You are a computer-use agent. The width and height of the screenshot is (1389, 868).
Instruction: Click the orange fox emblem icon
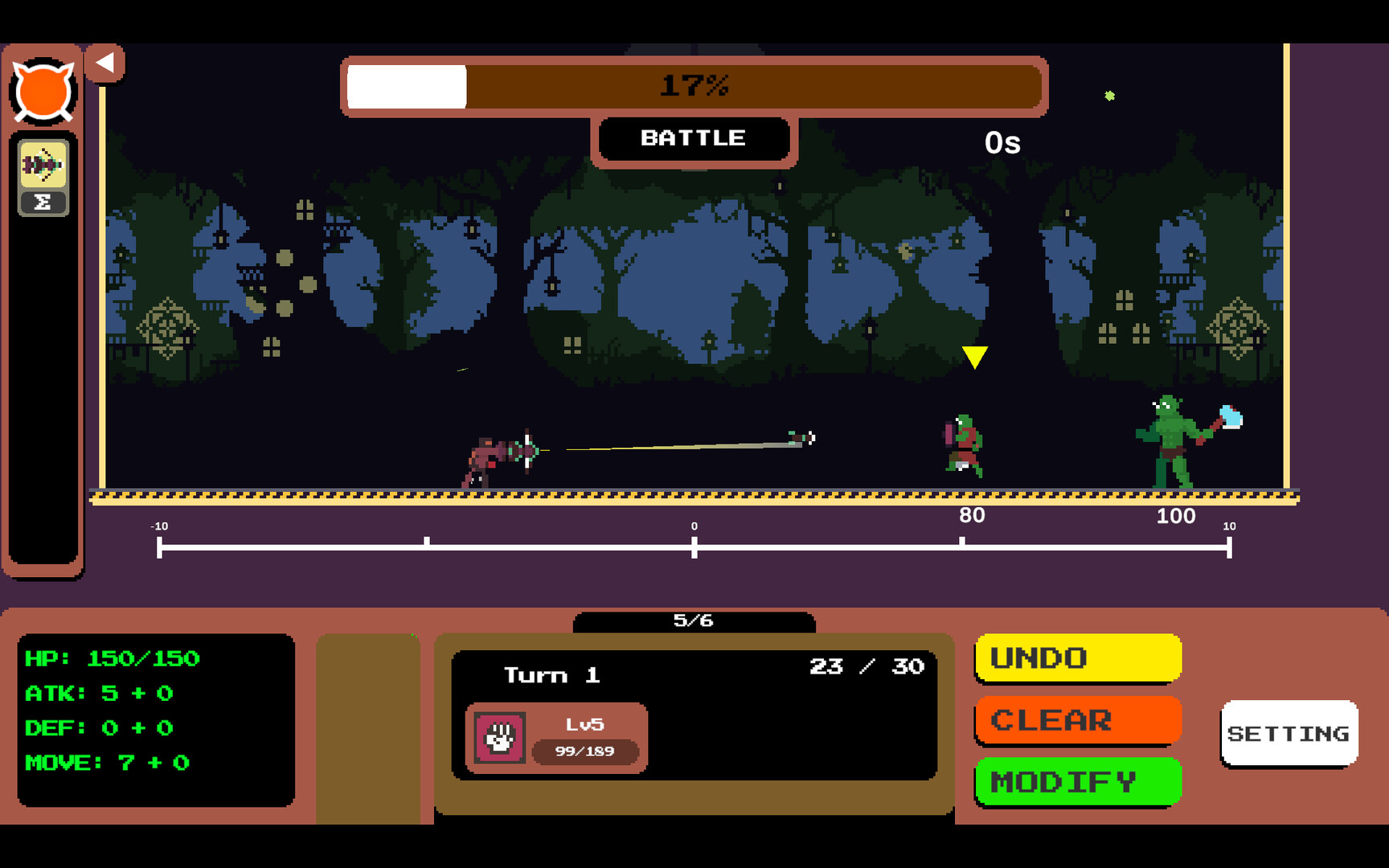click(43, 87)
